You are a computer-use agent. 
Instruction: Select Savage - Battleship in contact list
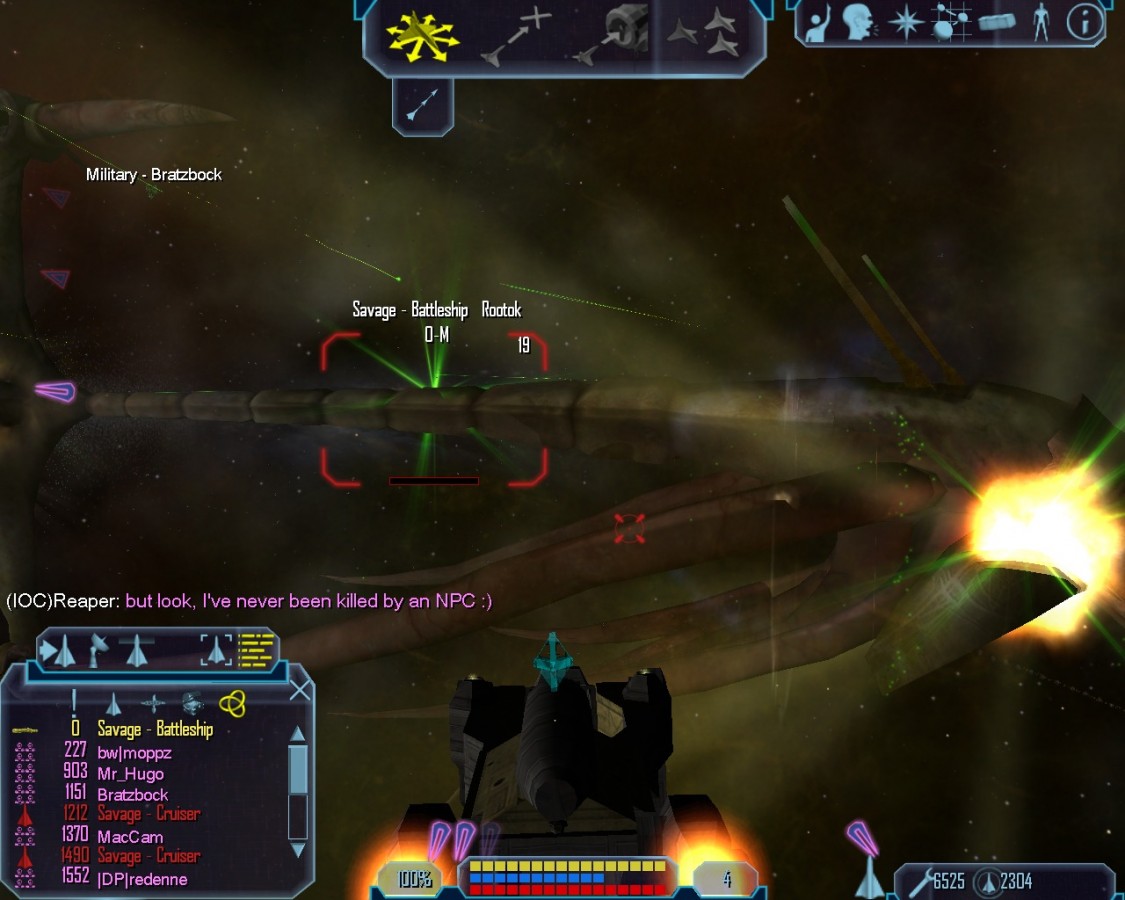pos(155,730)
